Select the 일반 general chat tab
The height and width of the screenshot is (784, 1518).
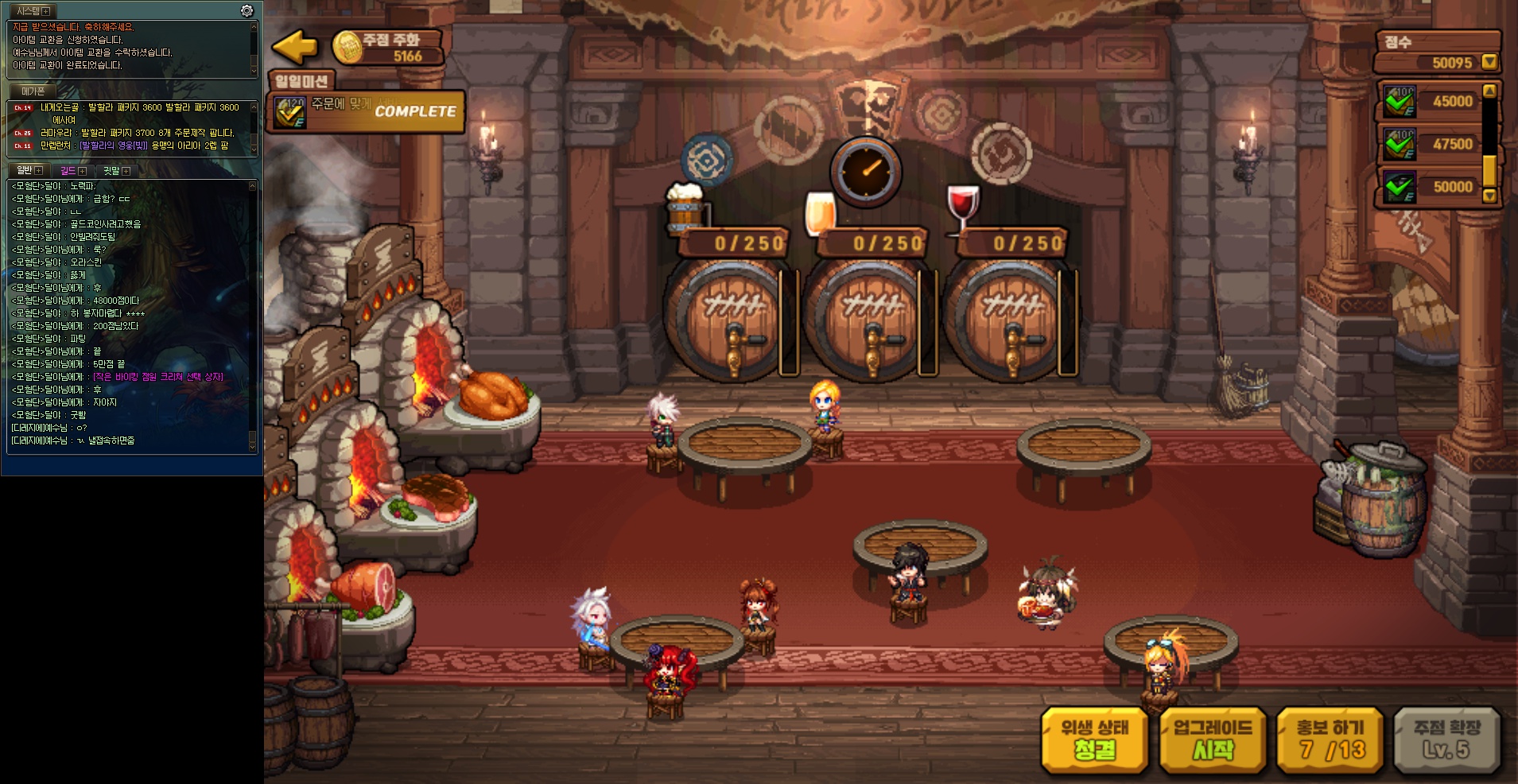25,171
